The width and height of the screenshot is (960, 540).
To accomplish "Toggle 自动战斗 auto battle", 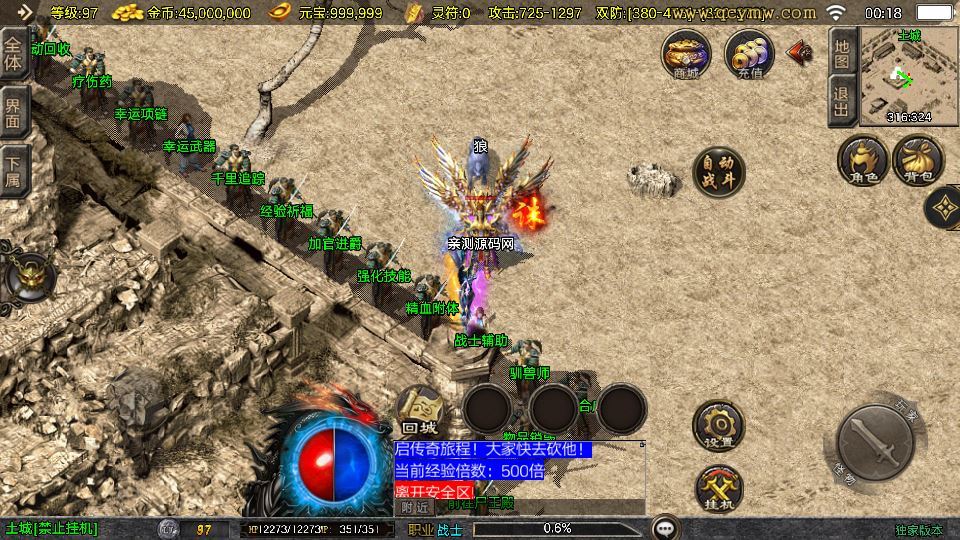I will click(719, 173).
